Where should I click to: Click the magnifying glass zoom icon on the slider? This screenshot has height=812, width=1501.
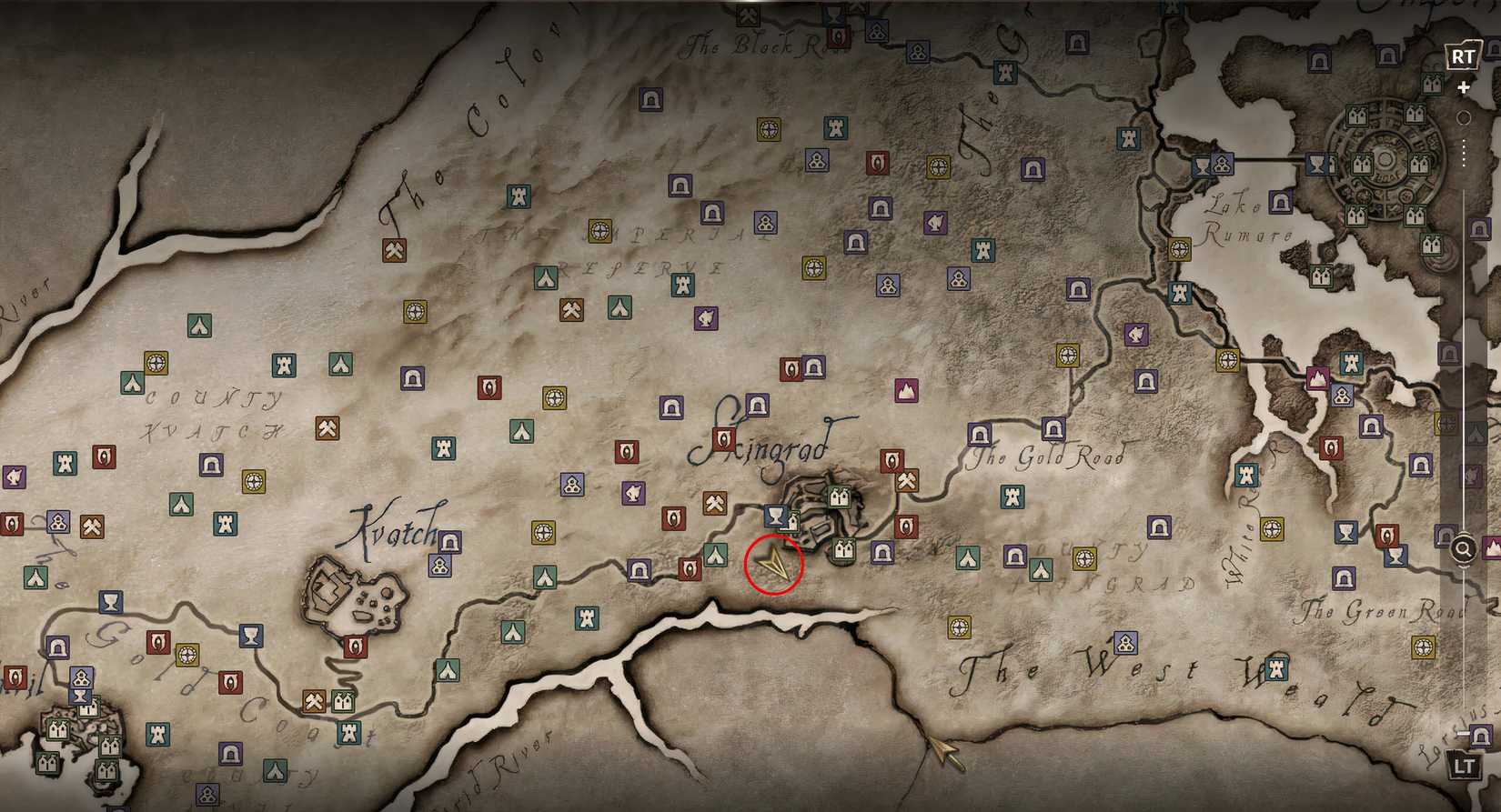click(1464, 547)
